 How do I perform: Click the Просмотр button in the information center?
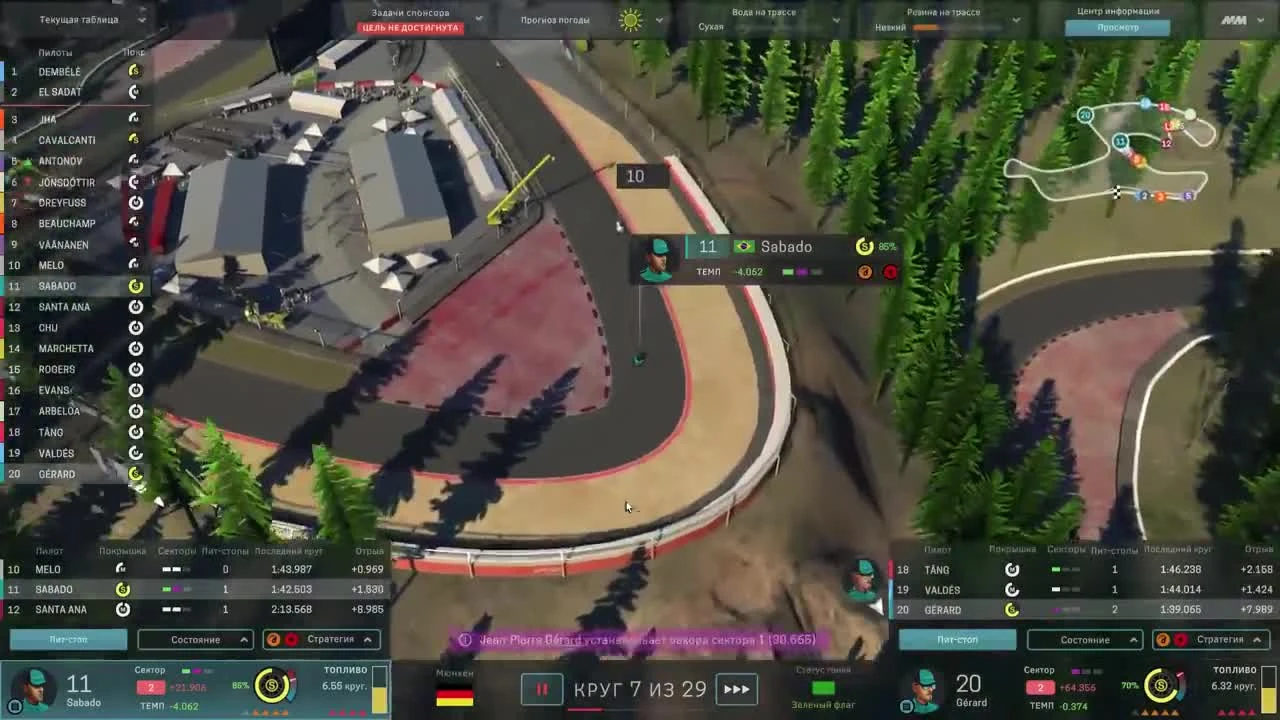(1117, 27)
